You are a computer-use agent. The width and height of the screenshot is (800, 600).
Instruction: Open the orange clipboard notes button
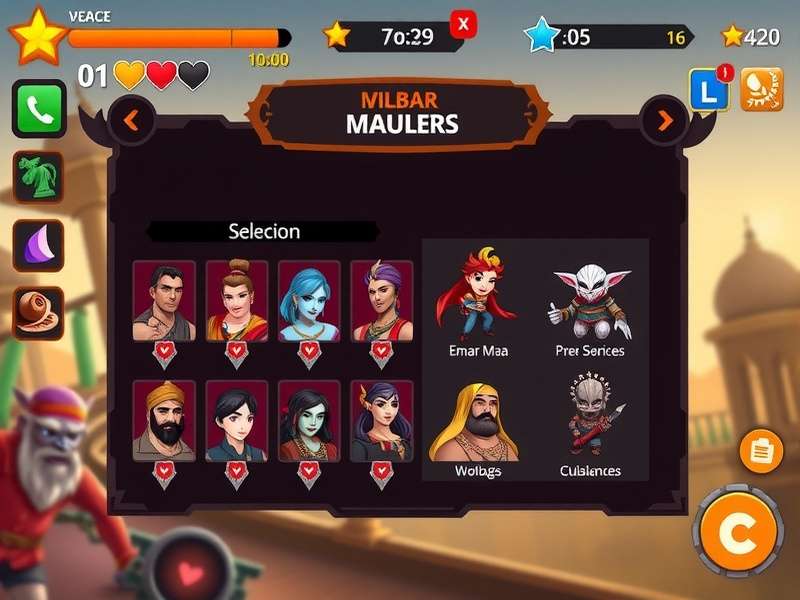[761, 451]
